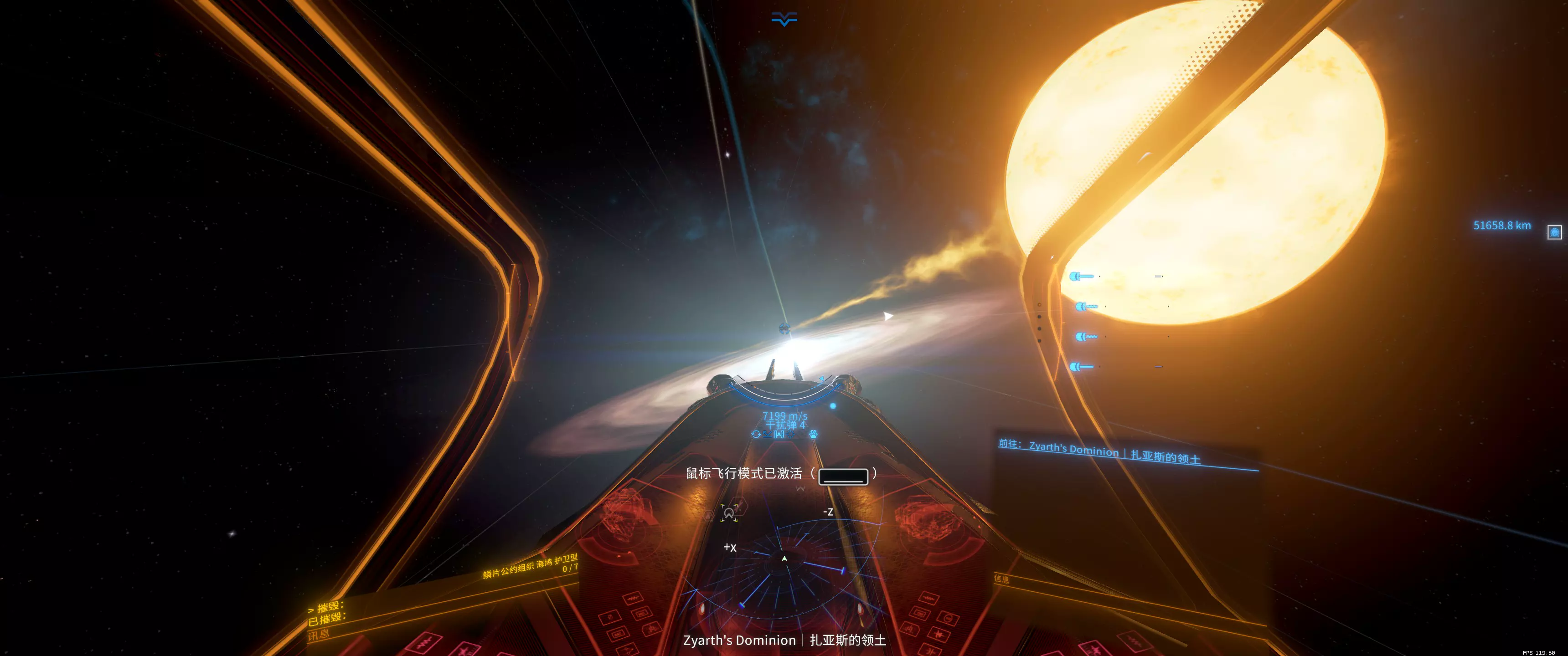
Task: Open the 信息 info panel header
Action: [1001, 579]
